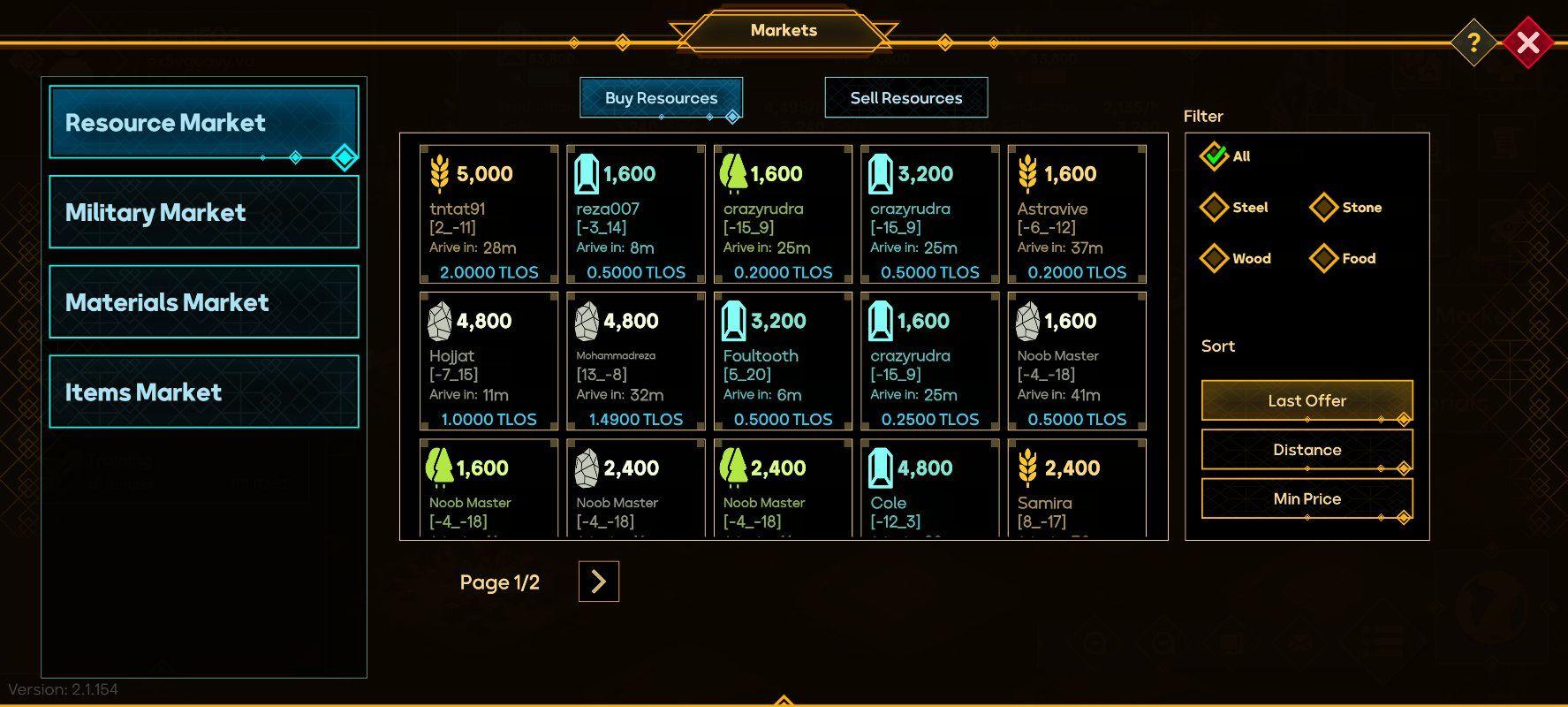Disable the All filter checkbox

click(x=1215, y=156)
